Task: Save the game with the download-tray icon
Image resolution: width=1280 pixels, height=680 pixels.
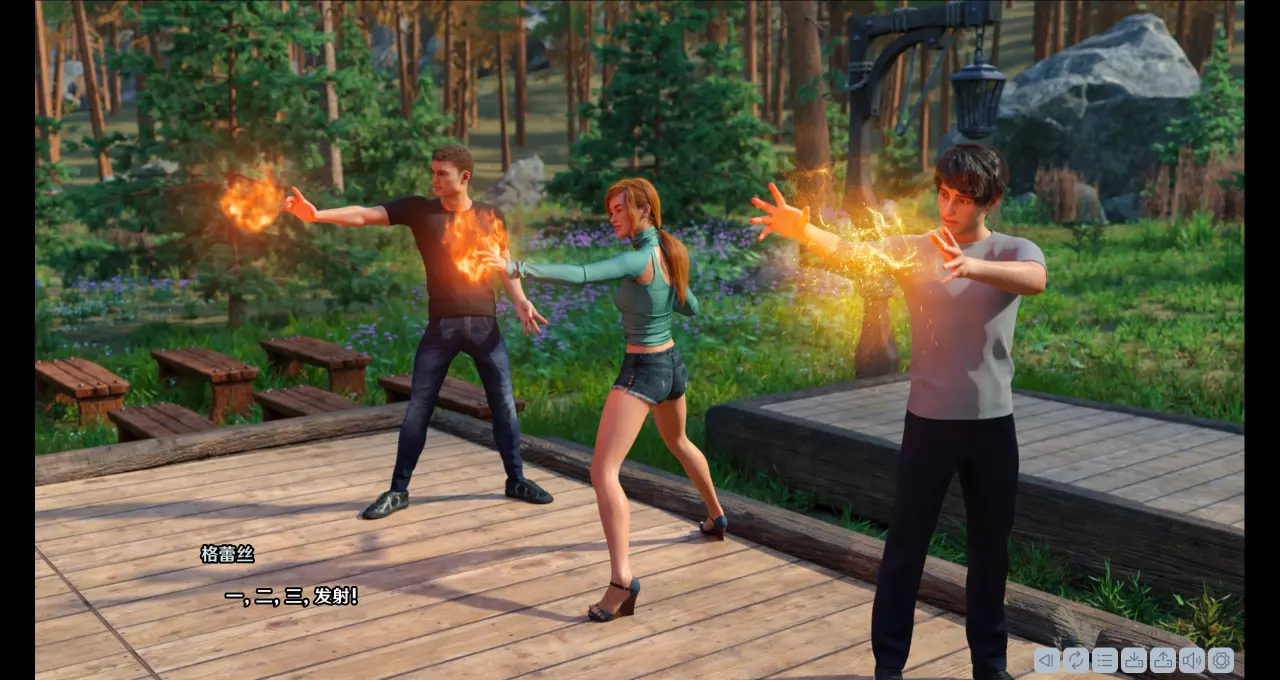Action: coord(1133,660)
